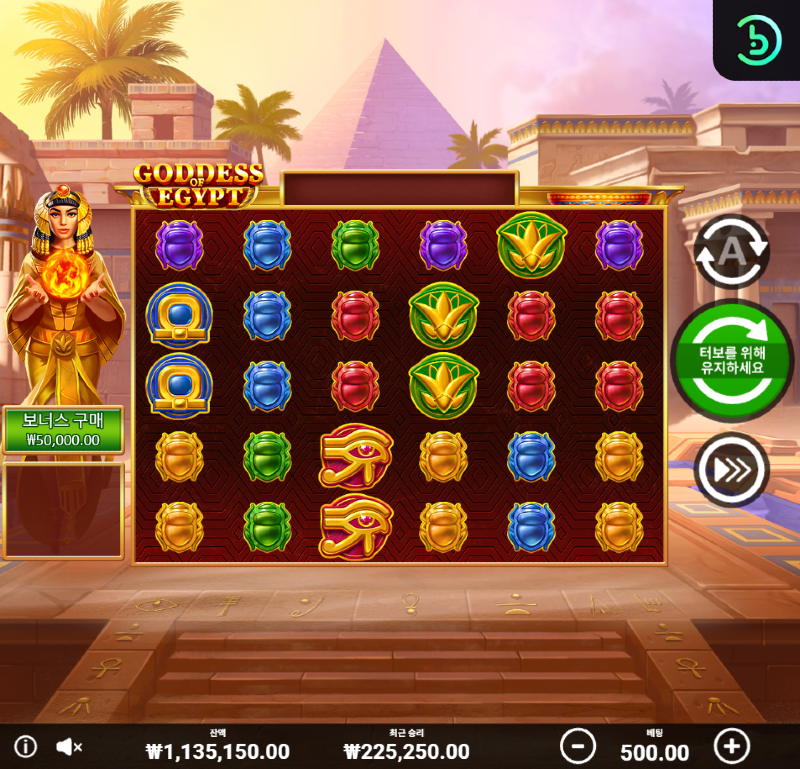This screenshot has height=769, width=800.
Task: Increase the bet with the plus button
Action: pyautogui.click(x=732, y=746)
